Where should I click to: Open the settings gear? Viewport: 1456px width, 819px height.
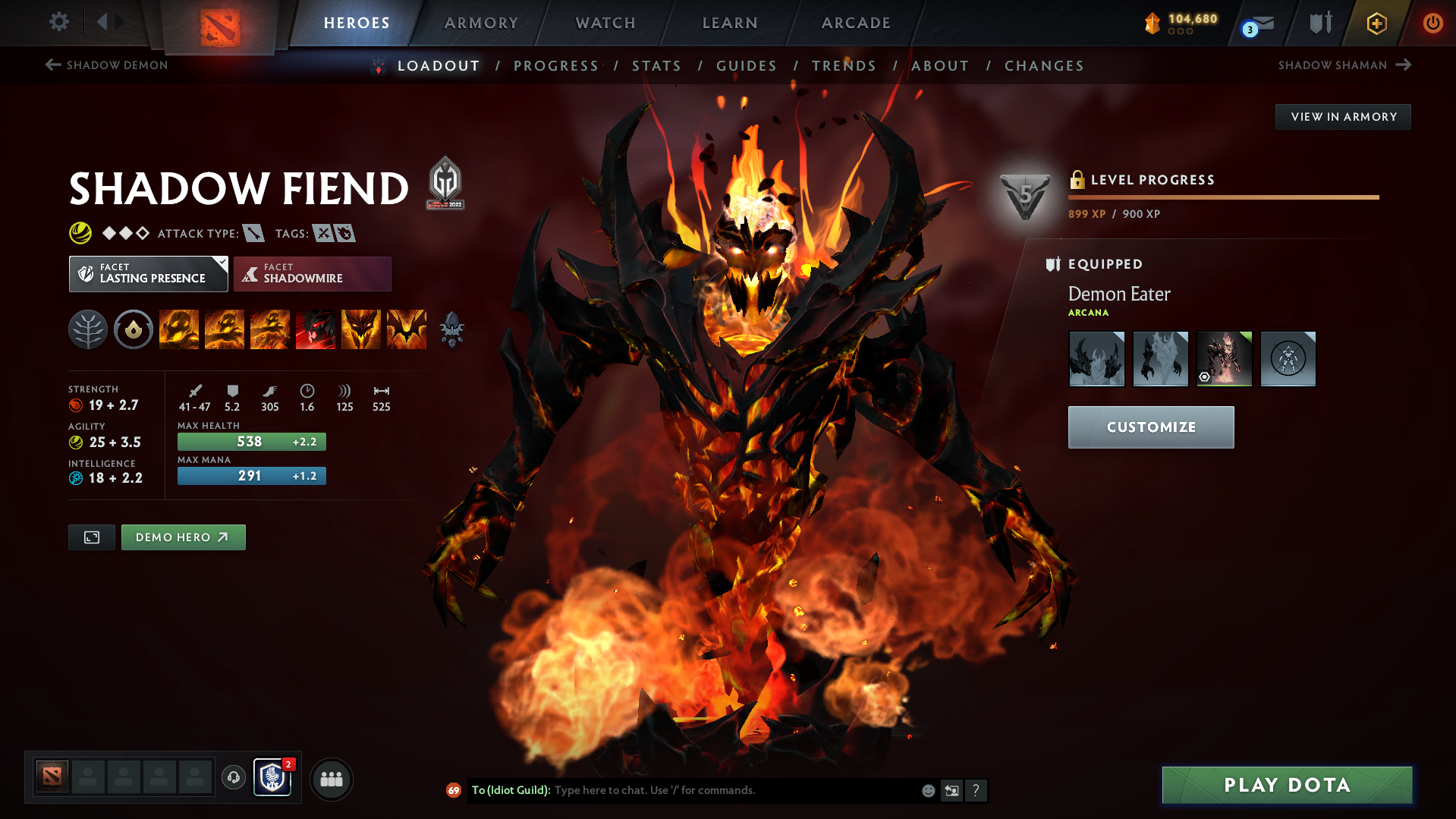(59, 23)
